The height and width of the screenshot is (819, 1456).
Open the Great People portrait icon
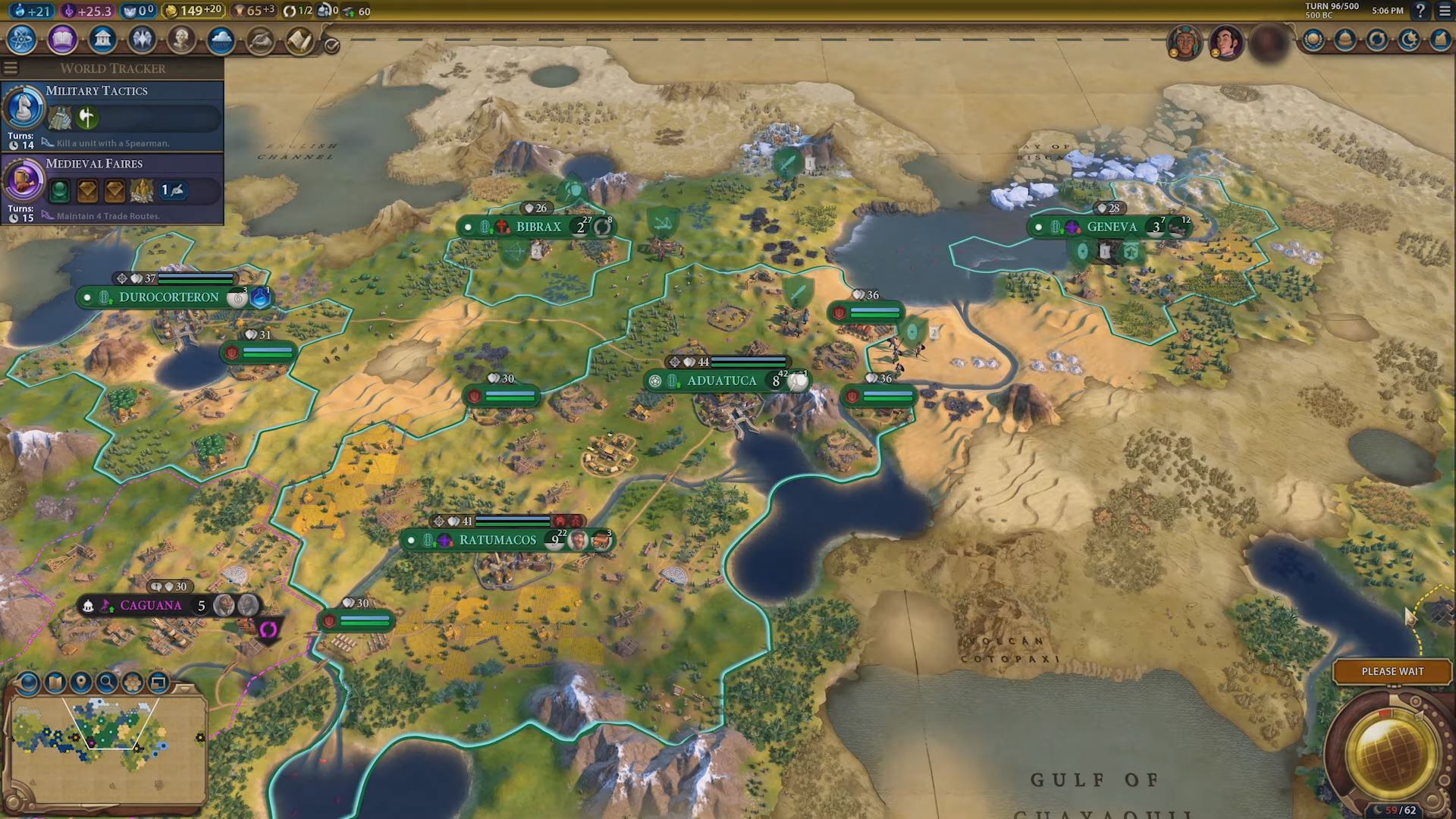click(184, 38)
